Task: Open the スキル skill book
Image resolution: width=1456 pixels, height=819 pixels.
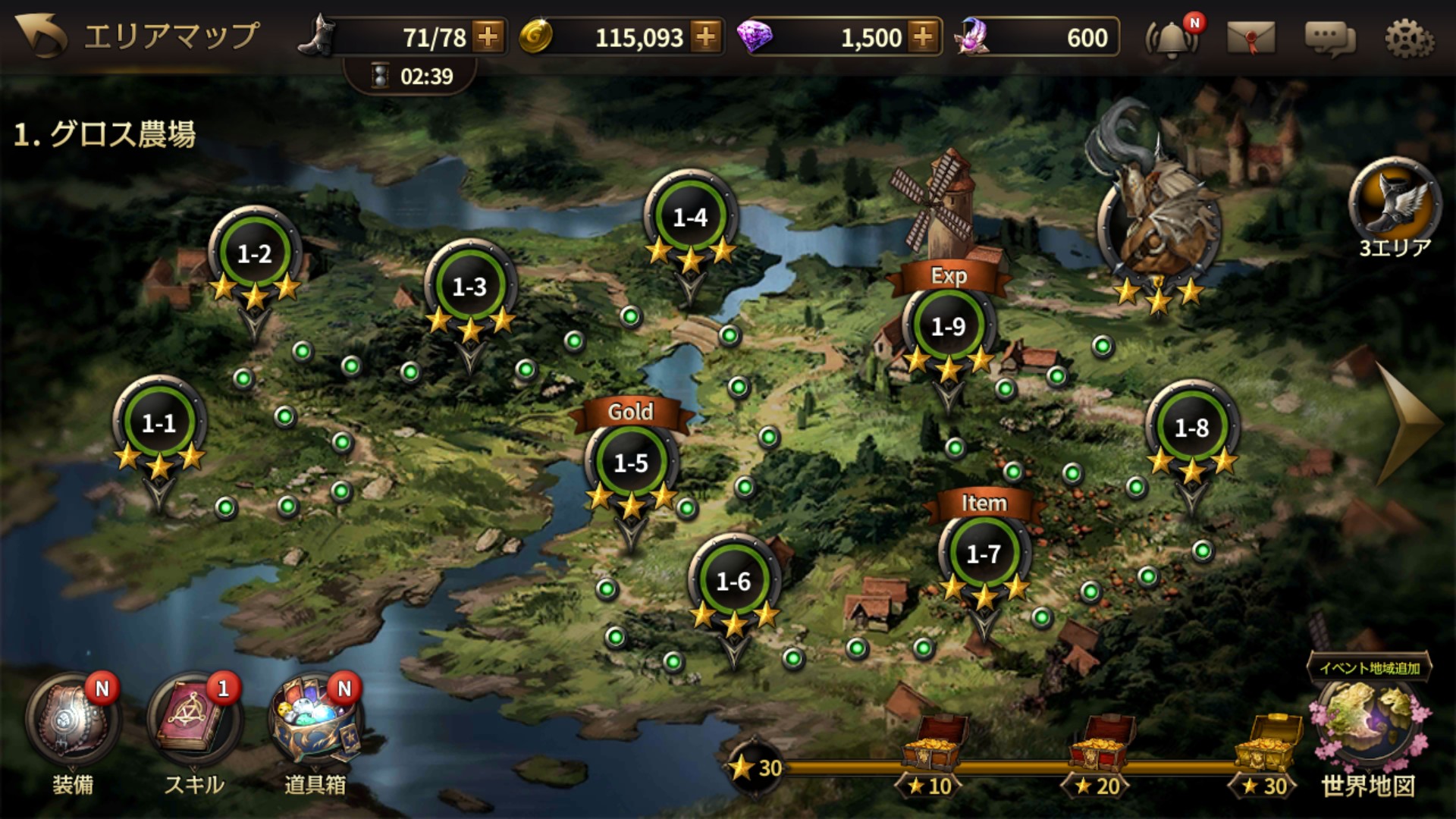Action: pyautogui.click(x=193, y=720)
